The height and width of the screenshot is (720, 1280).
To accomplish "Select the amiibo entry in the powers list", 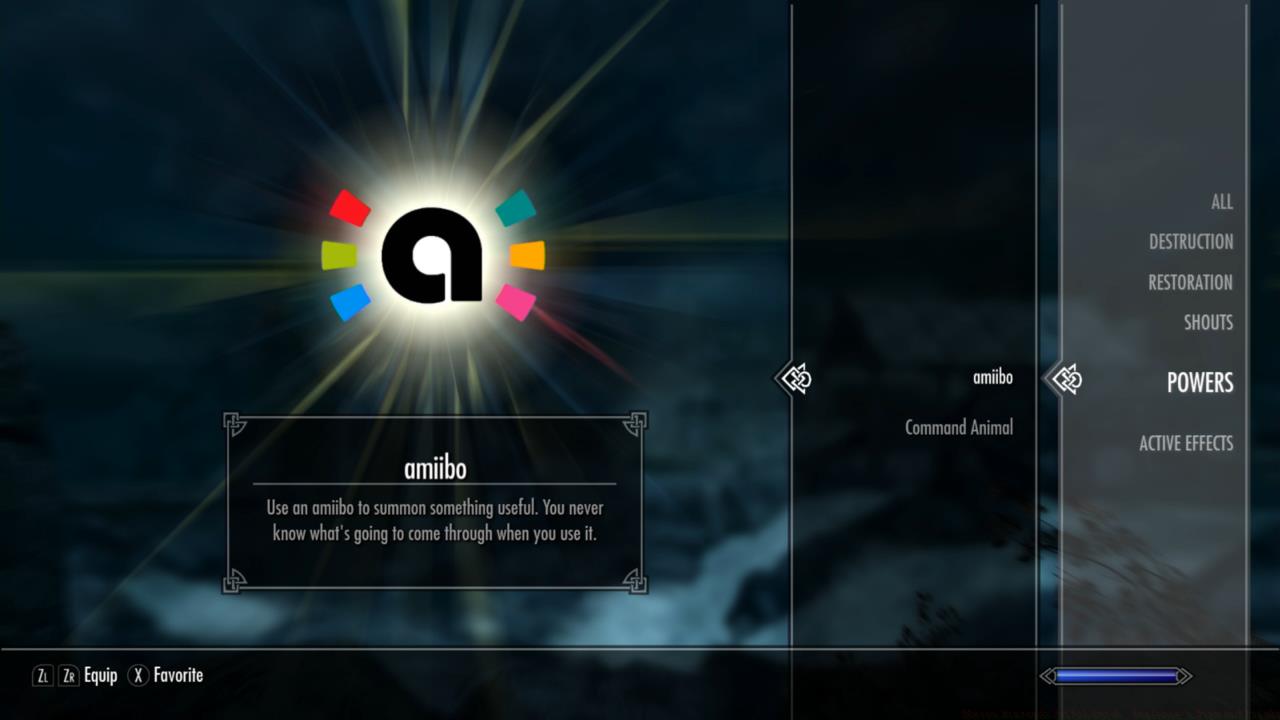I will (991, 377).
